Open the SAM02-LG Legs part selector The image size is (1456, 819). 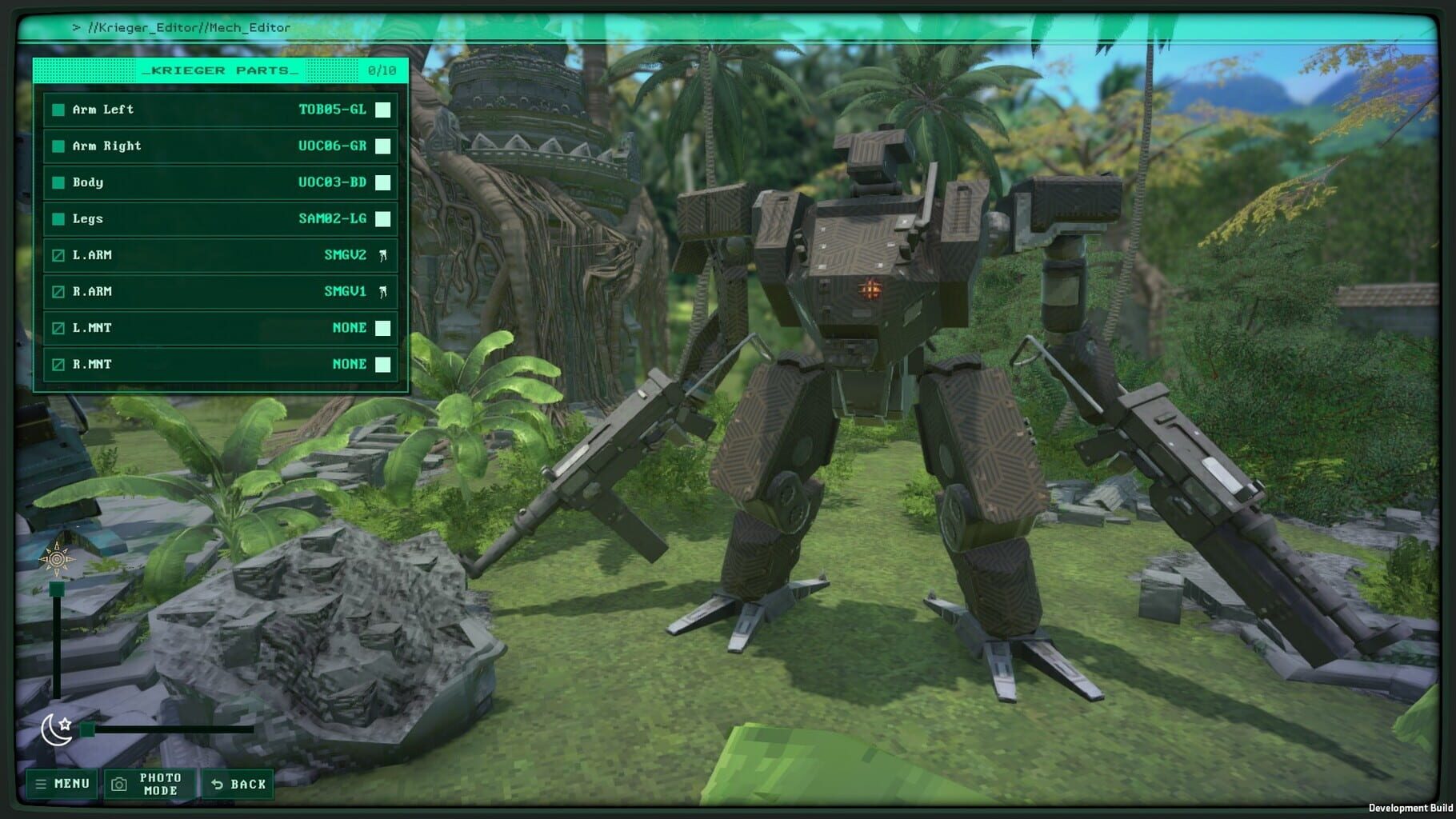pyautogui.click(x=330, y=218)
